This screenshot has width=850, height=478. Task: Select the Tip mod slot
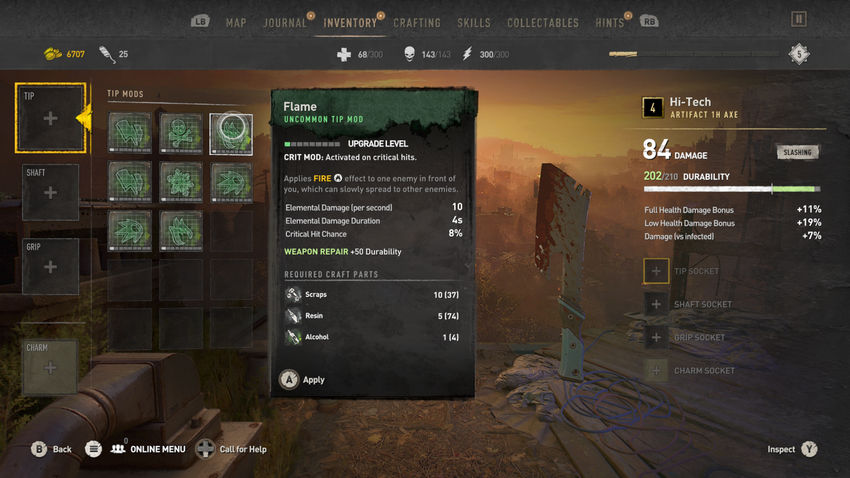(x=50, y=118)
